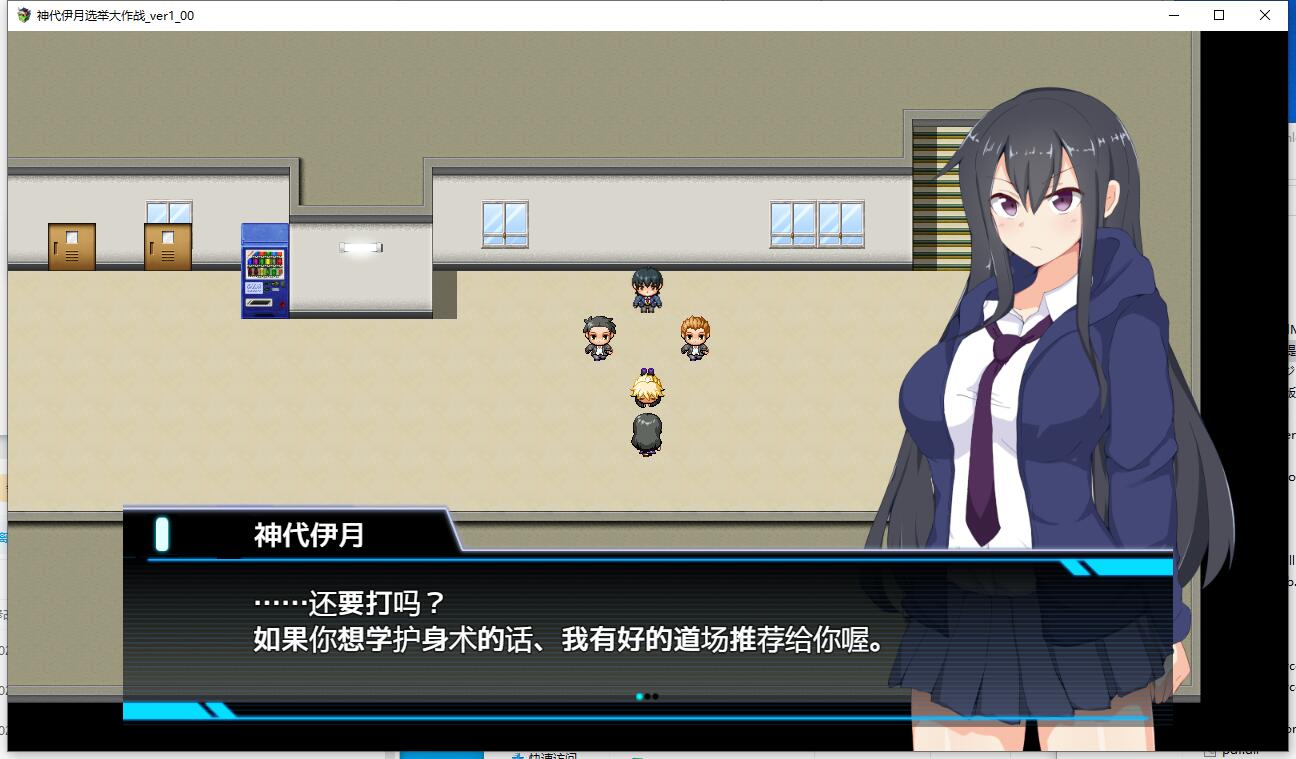Screen dimensions: 1296x759
Task: Minimize the game window
Action: pos(1173,15)
